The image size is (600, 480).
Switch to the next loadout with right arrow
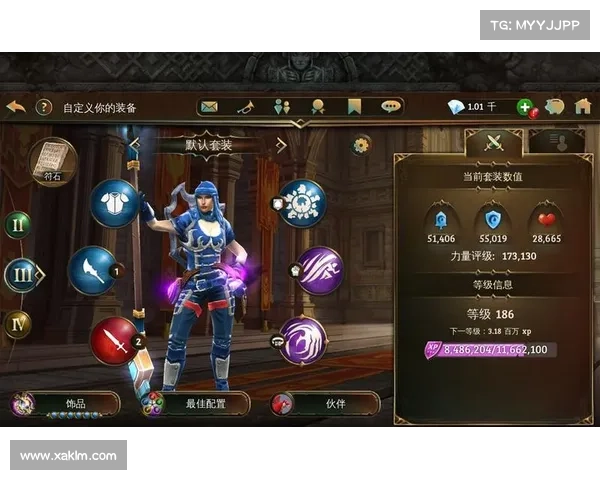281,145
